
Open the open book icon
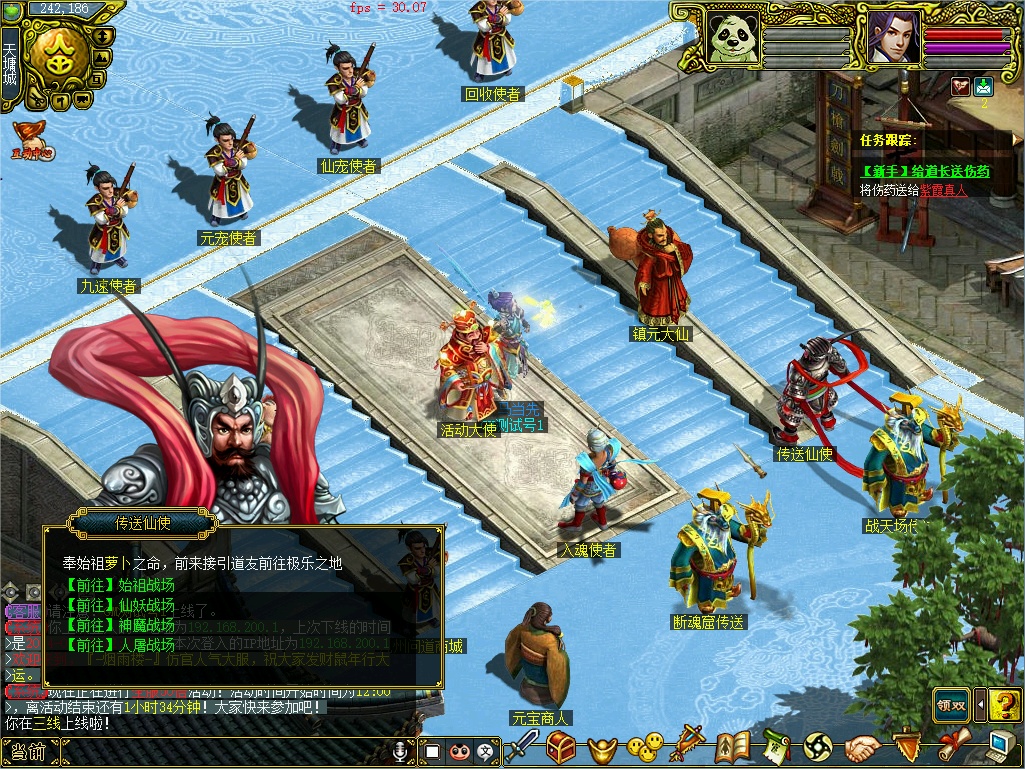click(733, 746)
